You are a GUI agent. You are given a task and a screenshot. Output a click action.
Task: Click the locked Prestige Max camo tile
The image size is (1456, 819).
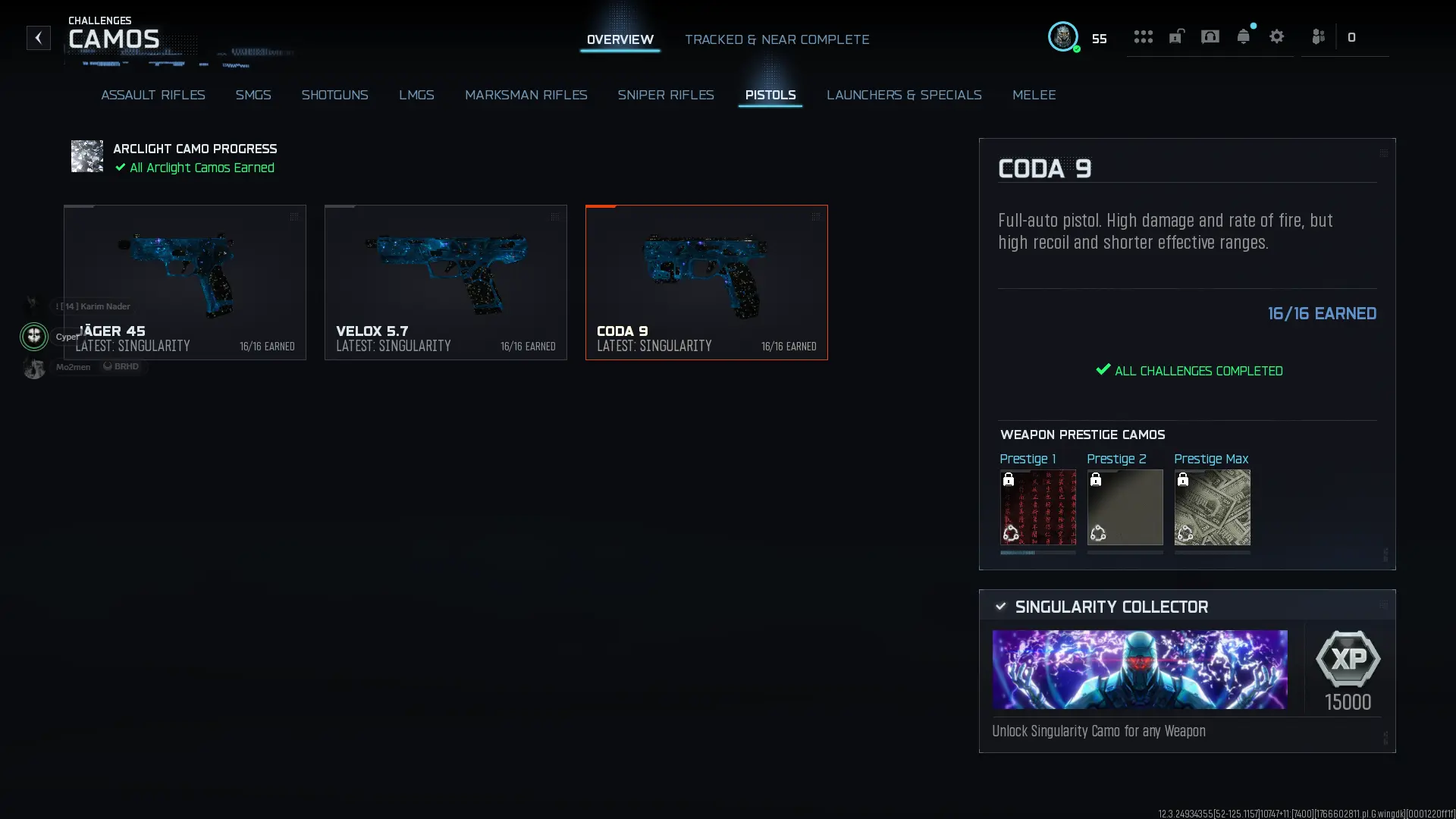click(1212, 508)
